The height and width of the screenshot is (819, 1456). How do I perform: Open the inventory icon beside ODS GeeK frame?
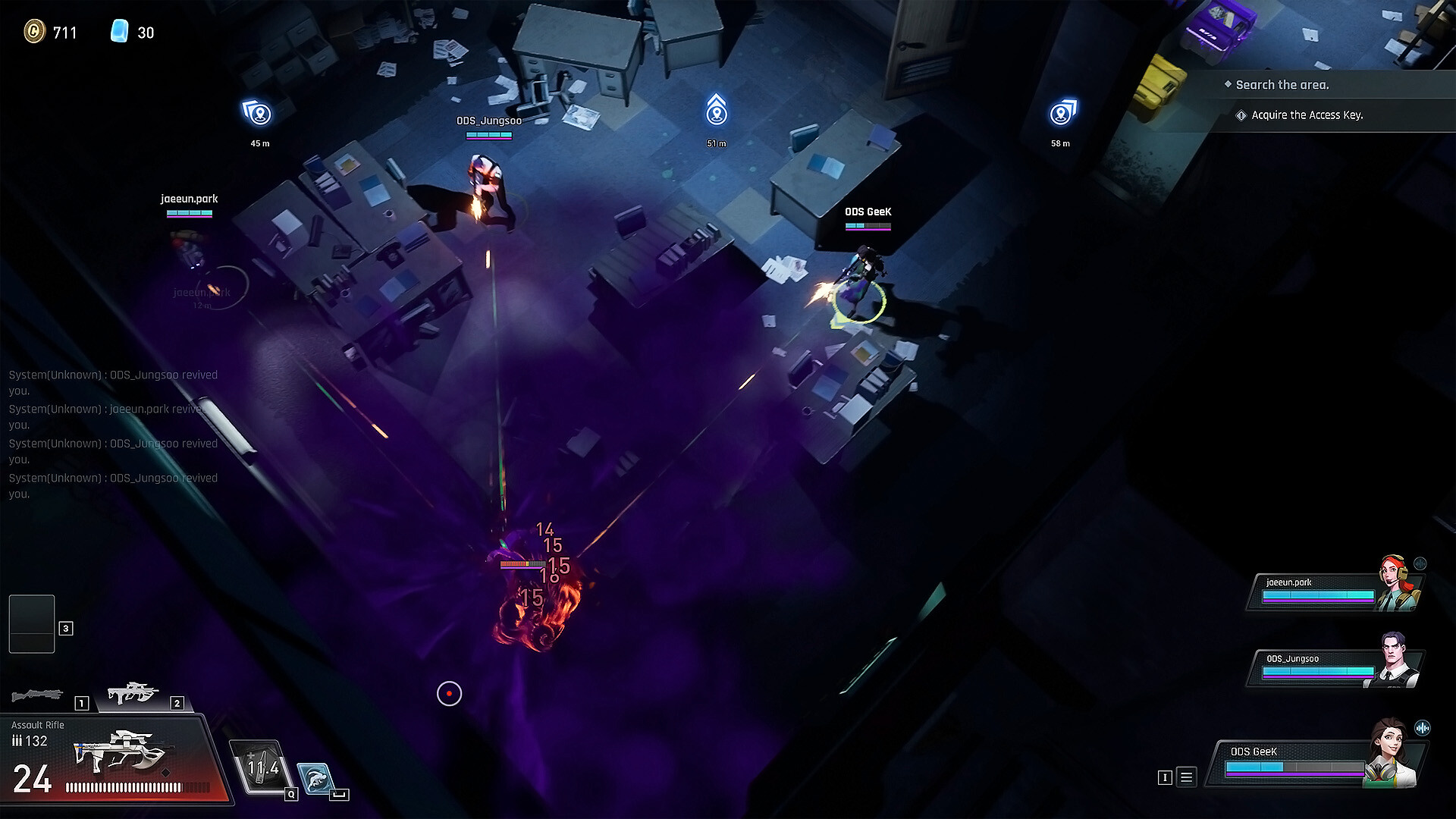pyautogui.click(x=1166, y=777)
